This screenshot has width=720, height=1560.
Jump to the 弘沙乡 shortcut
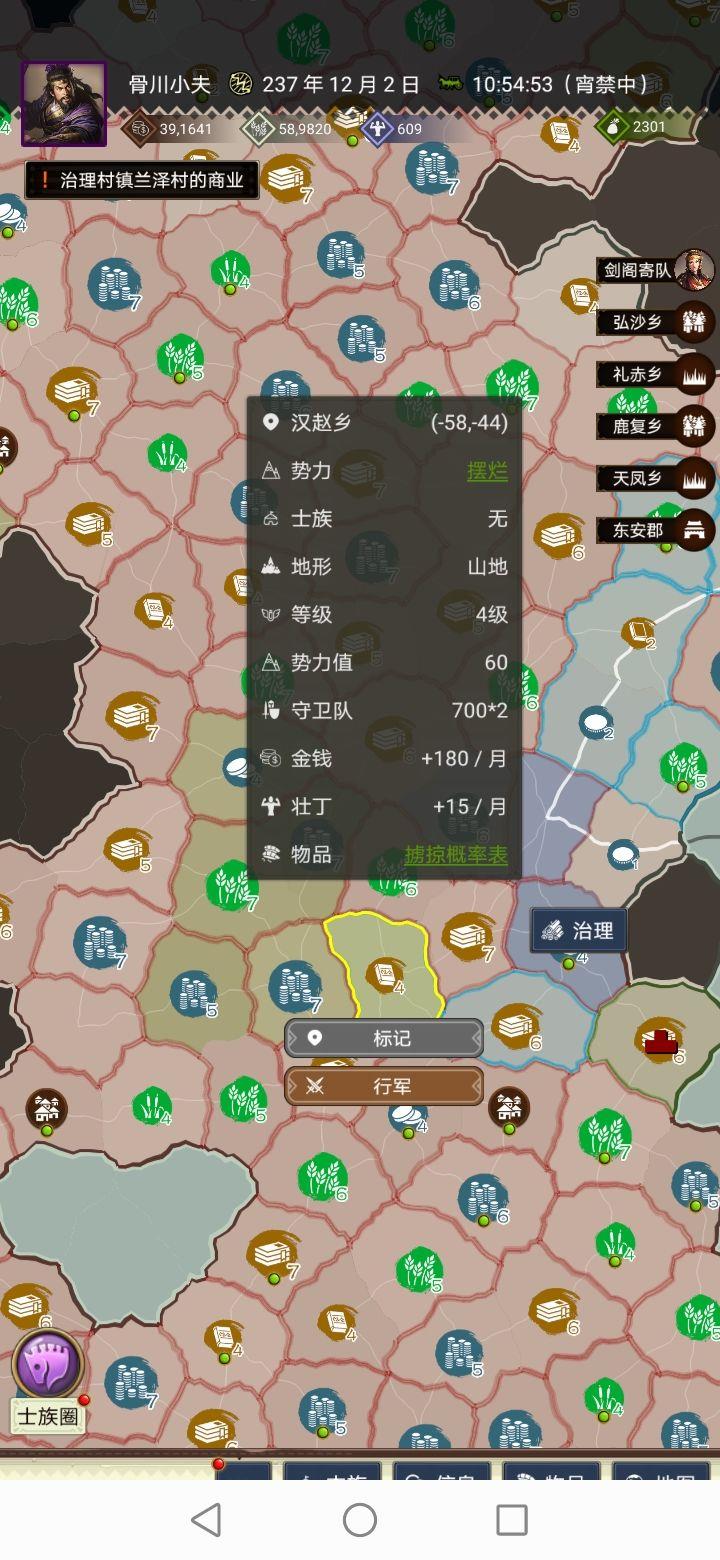657,322
